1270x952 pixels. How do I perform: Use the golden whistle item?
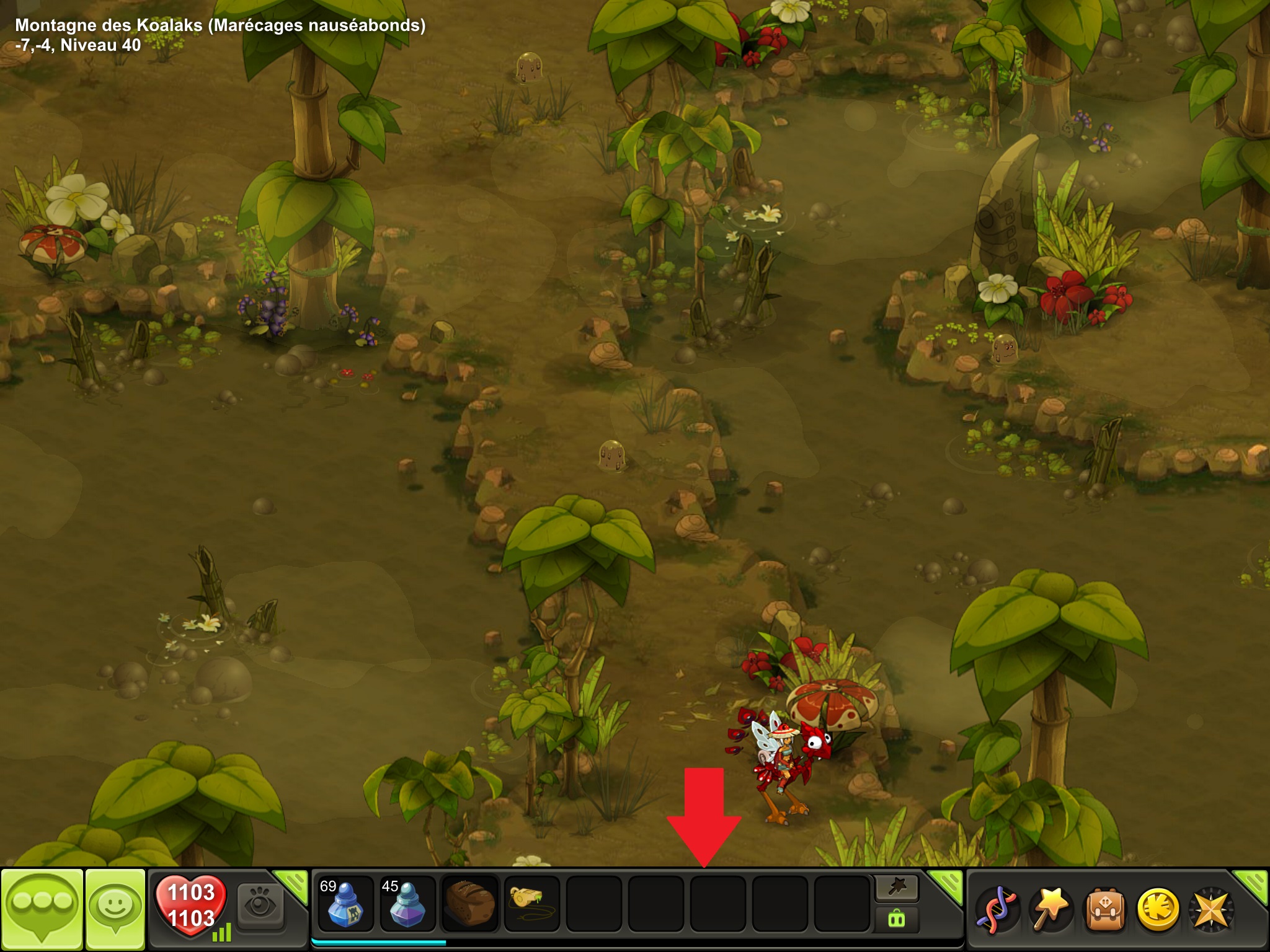click(531, 904)
